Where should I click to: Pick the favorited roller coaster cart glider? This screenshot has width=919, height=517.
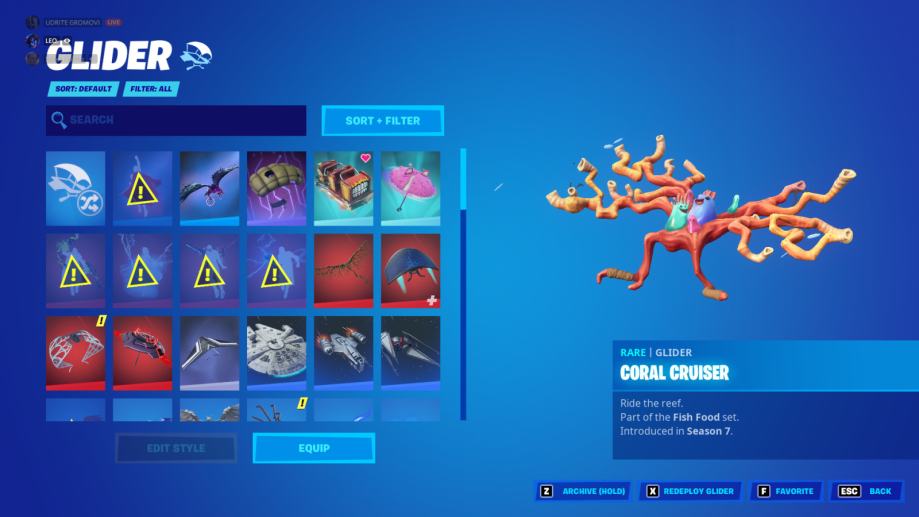point(343,189)
